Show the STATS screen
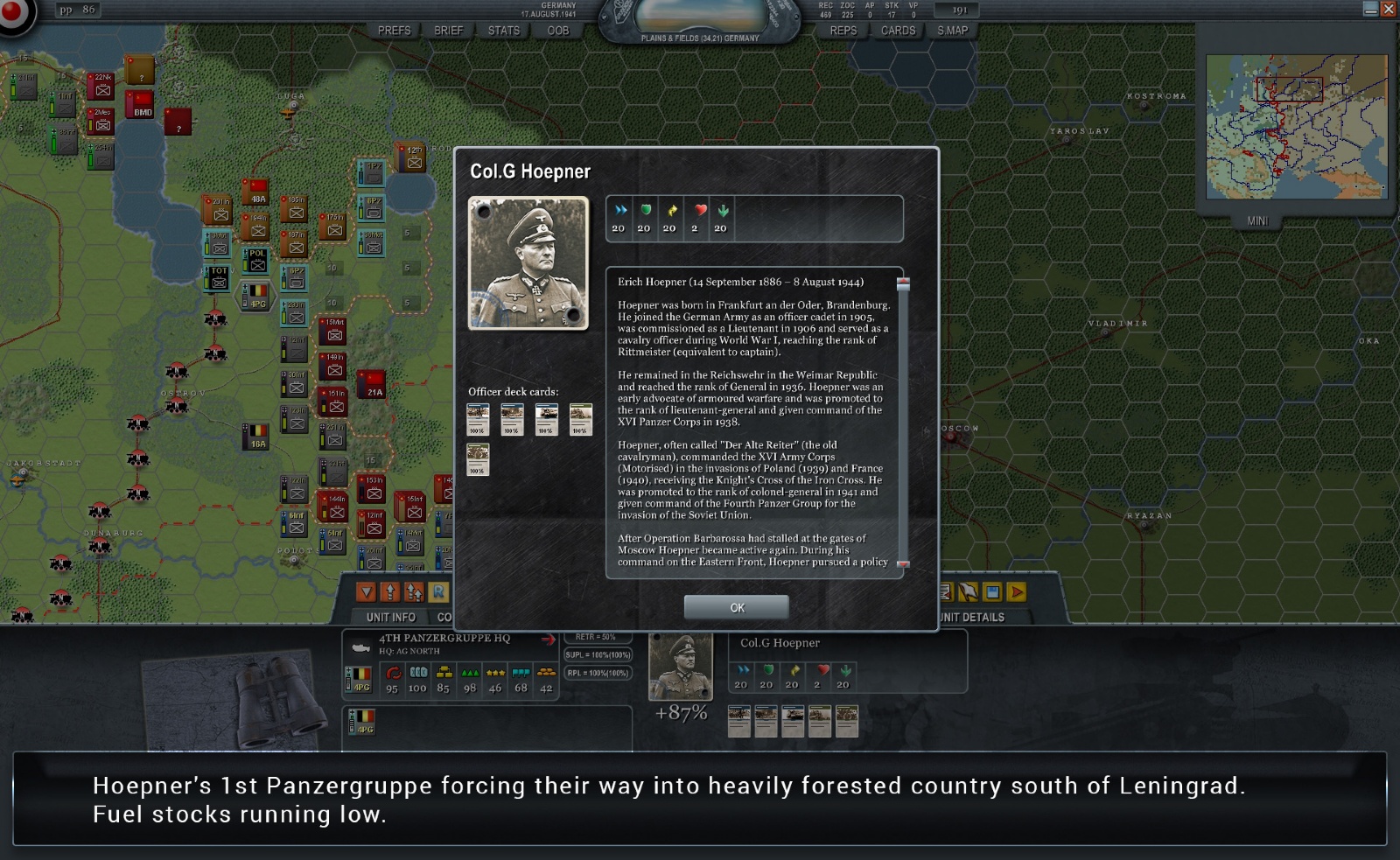1400x860 pixels. coord(503,31)
